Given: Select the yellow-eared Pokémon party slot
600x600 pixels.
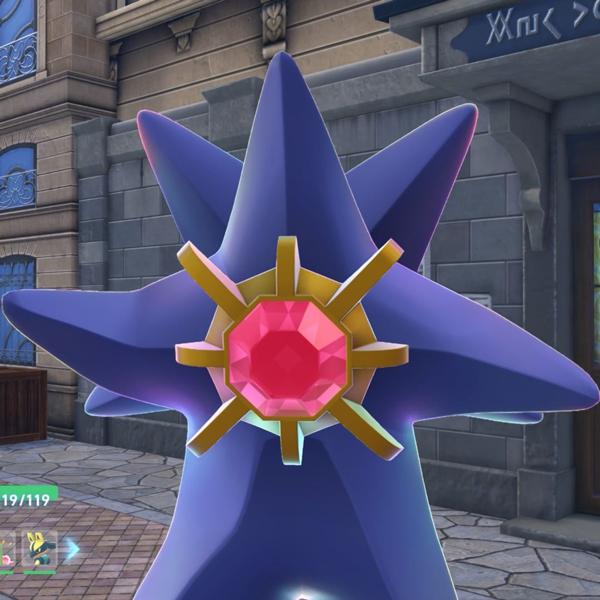Looking at the screenshot, I should pos(40,548).
